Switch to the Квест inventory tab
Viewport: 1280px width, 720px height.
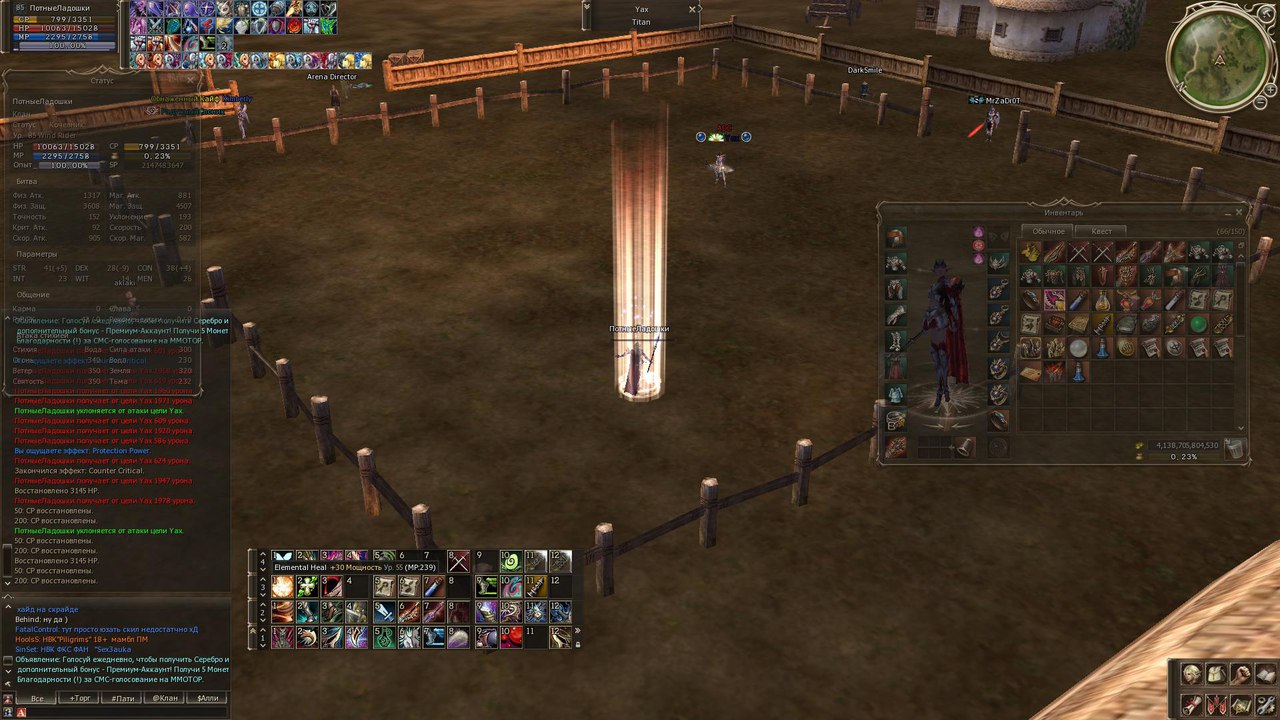1101,231
